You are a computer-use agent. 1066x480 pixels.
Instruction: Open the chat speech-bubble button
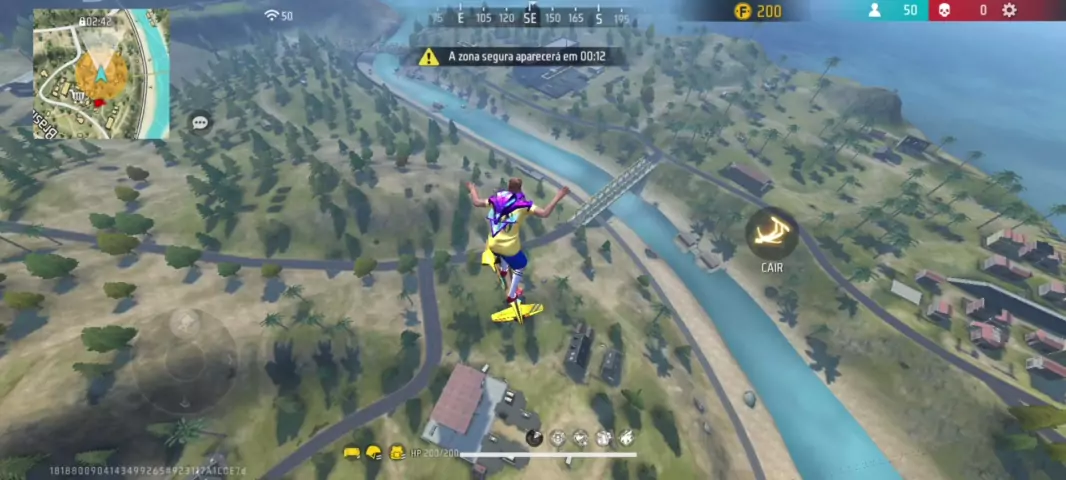pos(200,122)
